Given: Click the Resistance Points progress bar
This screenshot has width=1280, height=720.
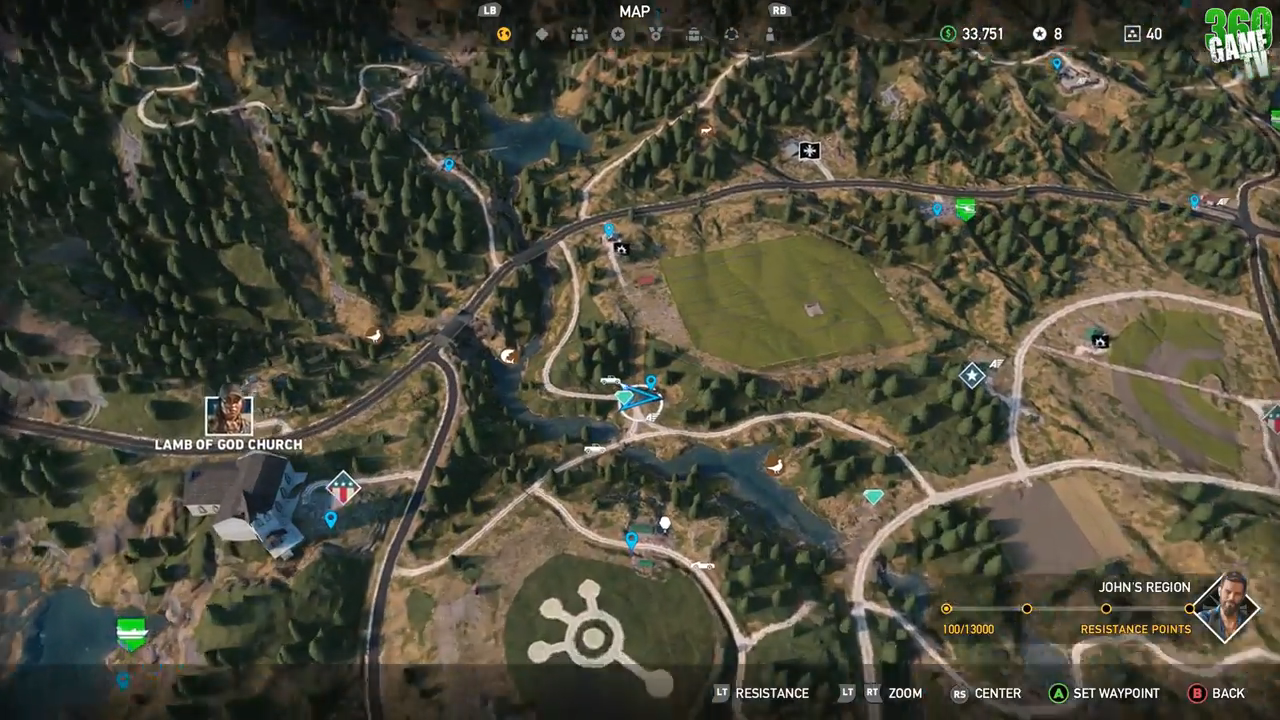Looking at the screenshot, I should coord(1070,608).
